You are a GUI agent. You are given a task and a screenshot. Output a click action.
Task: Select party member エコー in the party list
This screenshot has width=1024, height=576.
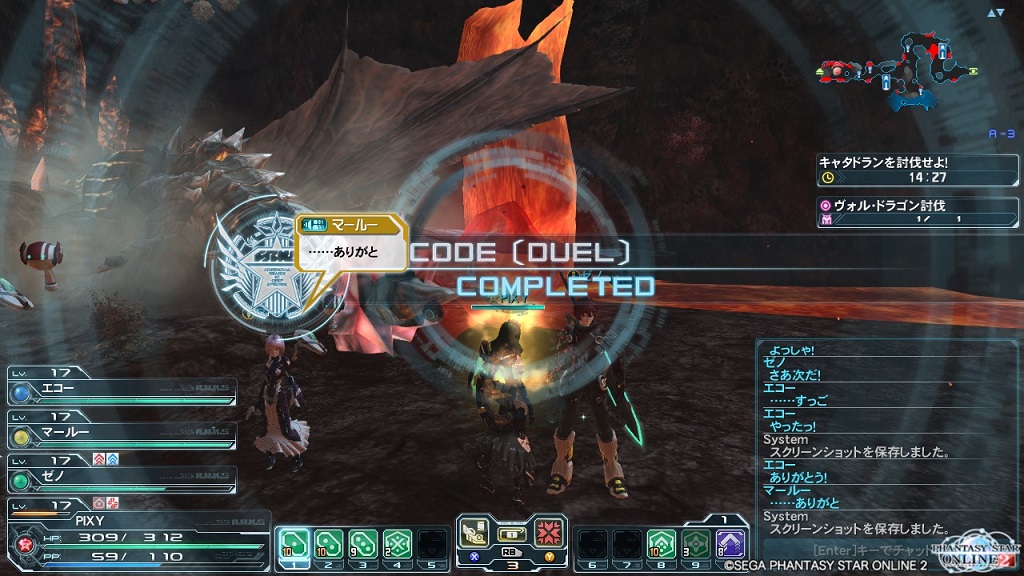[x=122, y=390]
